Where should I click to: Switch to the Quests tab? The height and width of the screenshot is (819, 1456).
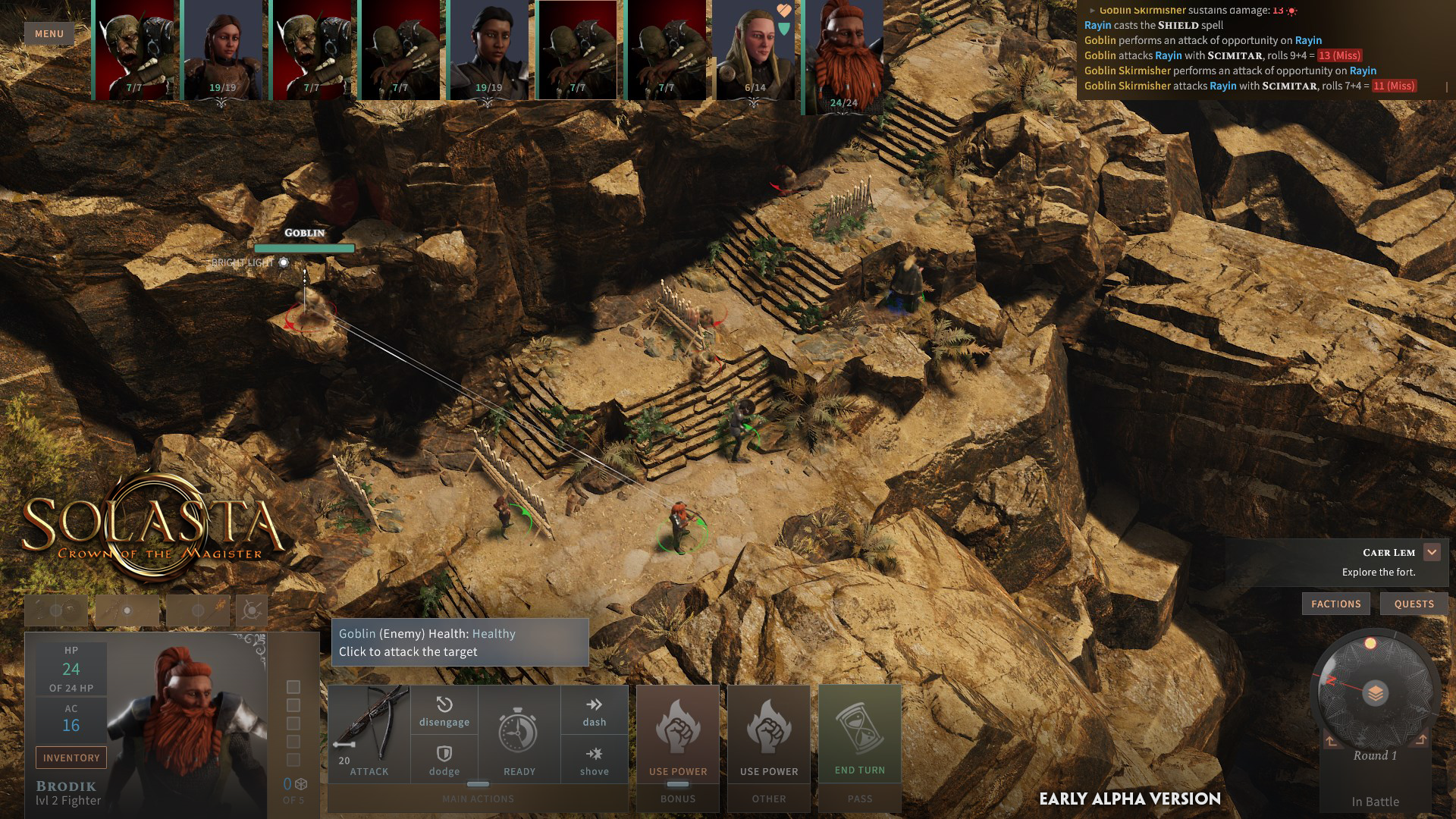[x=1414, y=604]
